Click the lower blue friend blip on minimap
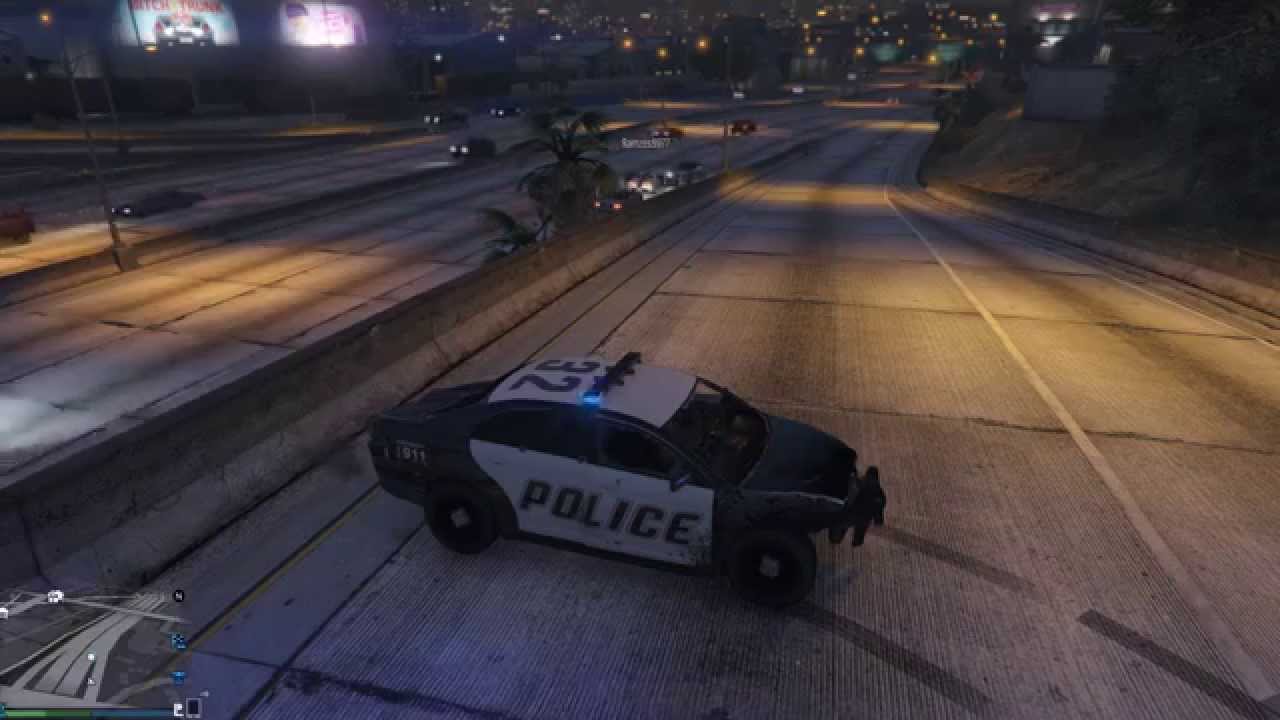Viewport: 1280px width, 720px height. [177, 677]
